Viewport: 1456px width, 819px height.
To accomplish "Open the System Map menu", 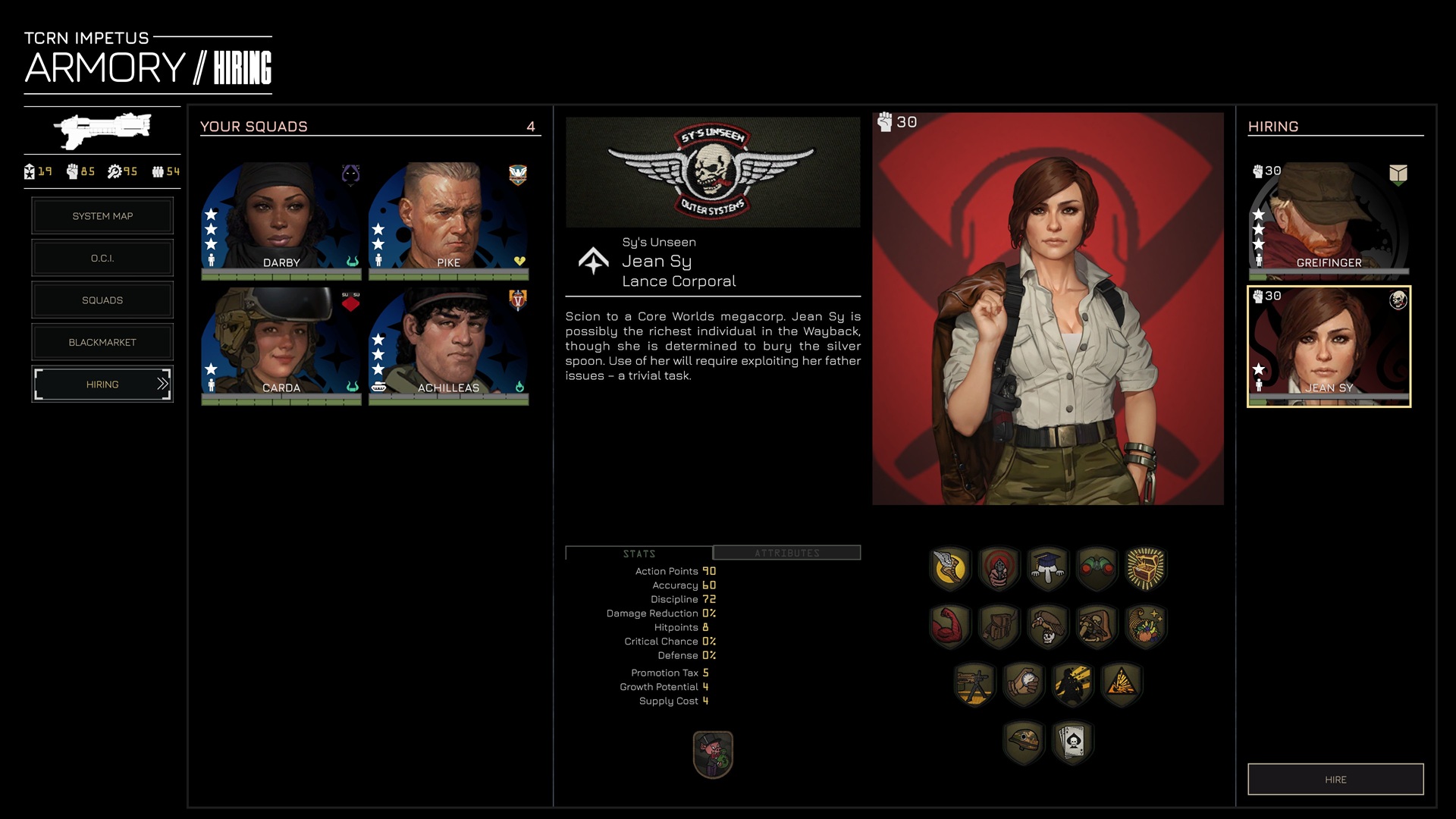I will point(102,216).
